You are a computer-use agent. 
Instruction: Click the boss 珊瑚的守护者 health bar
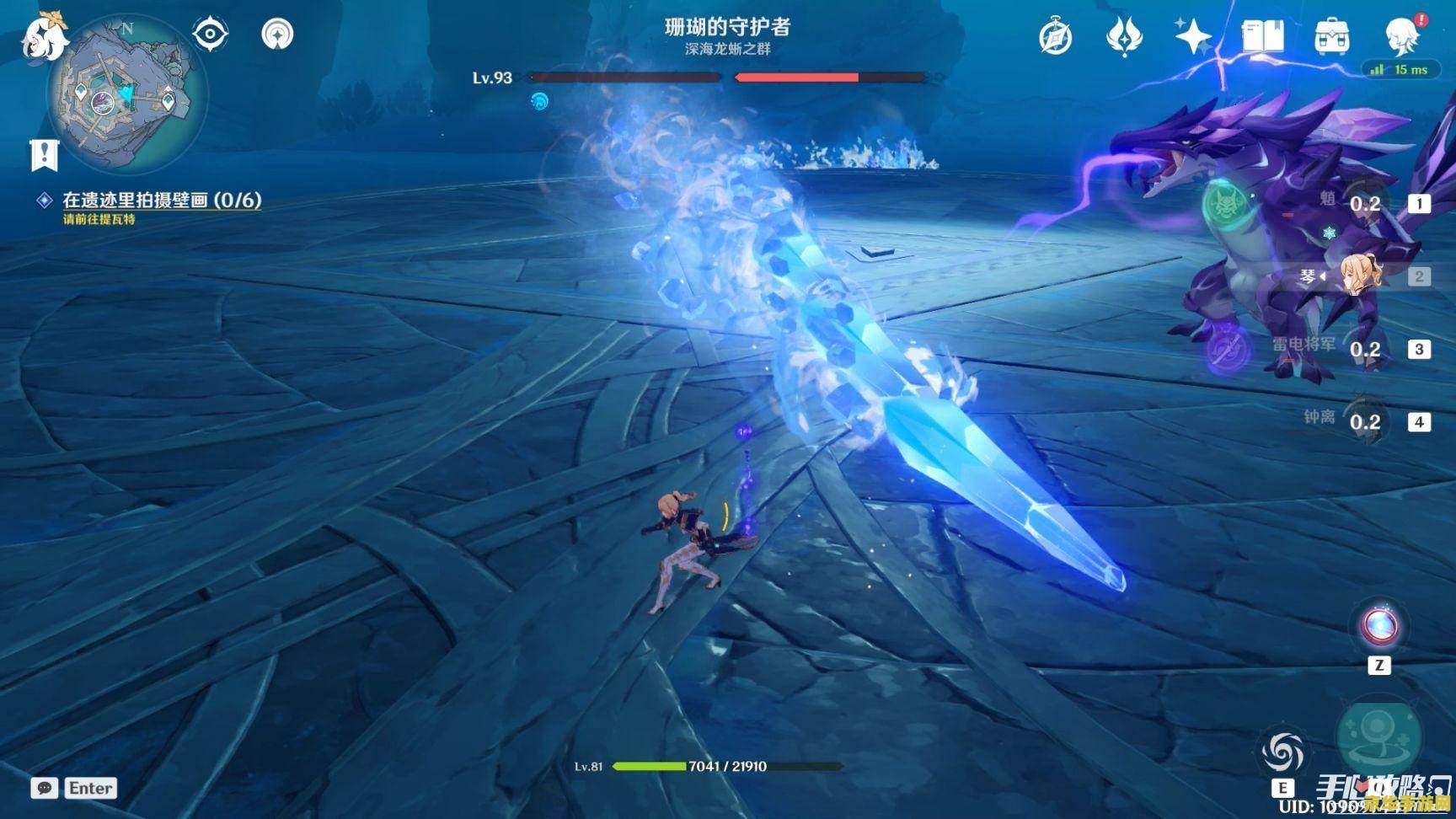click(x=733, y=78)
